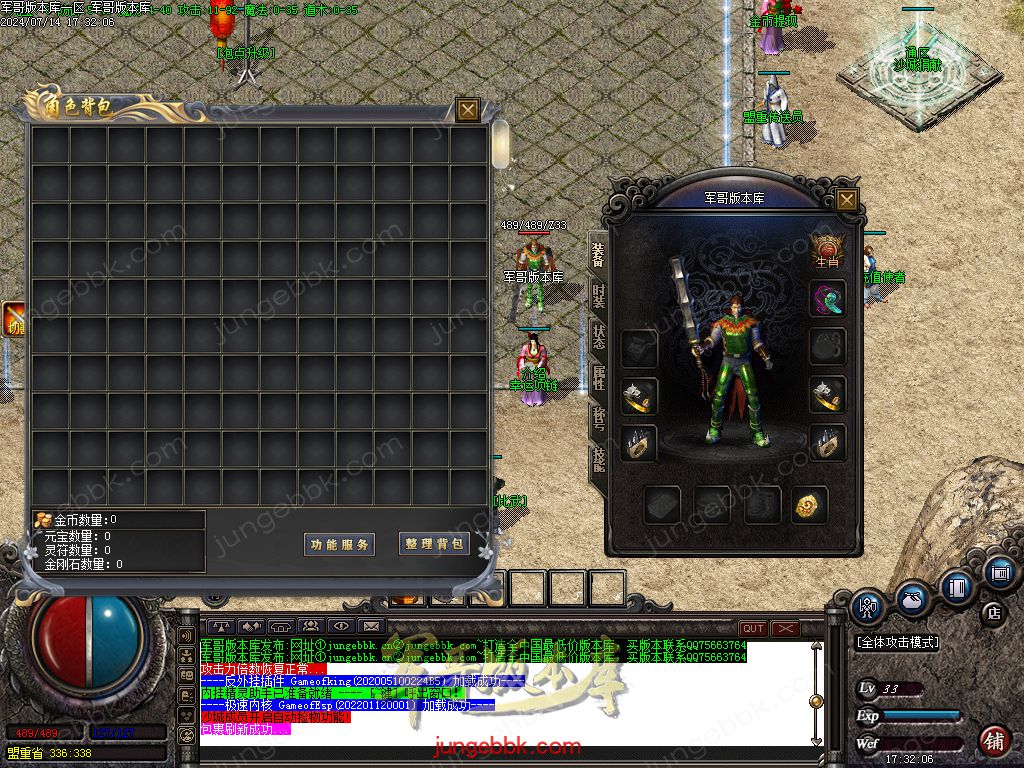Switch to the 技能 skills tab
The image size is (1024, 768).
[x=598, y=460]
